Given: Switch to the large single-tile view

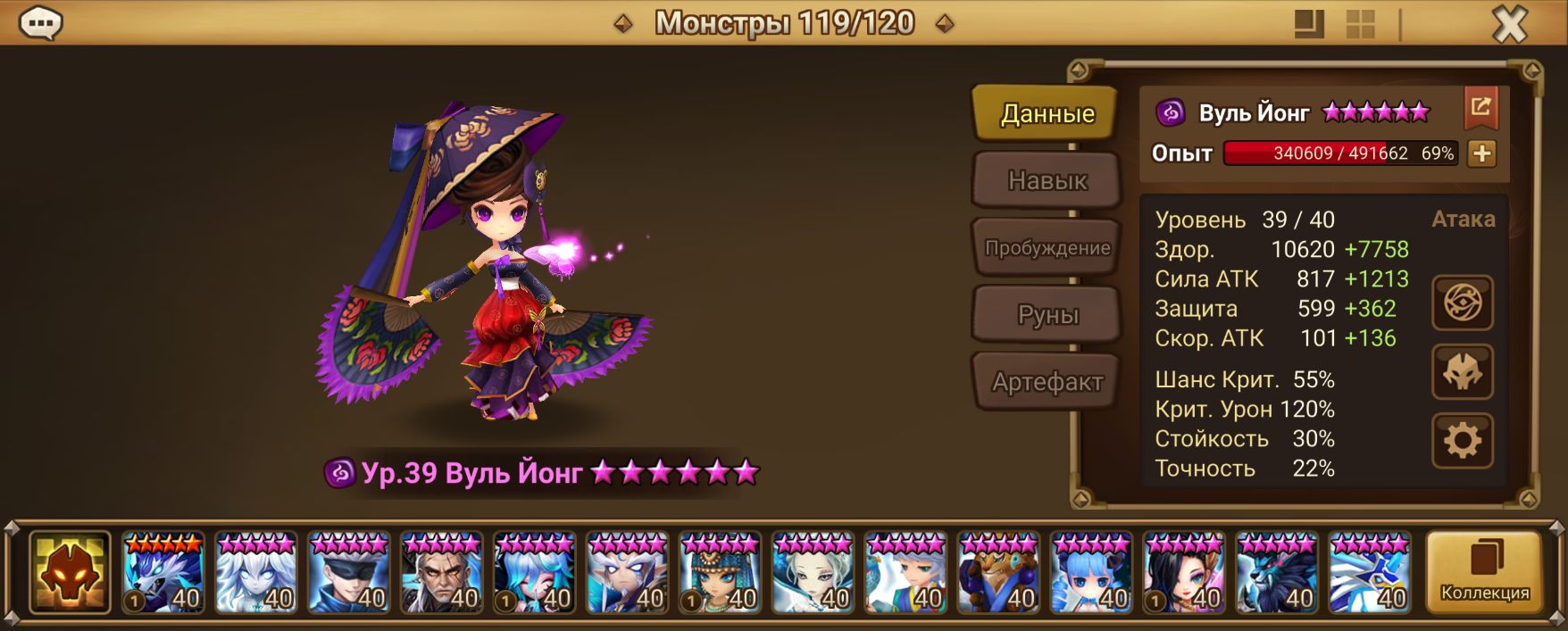Looking at the screenshot, I should pos(1309,24).
